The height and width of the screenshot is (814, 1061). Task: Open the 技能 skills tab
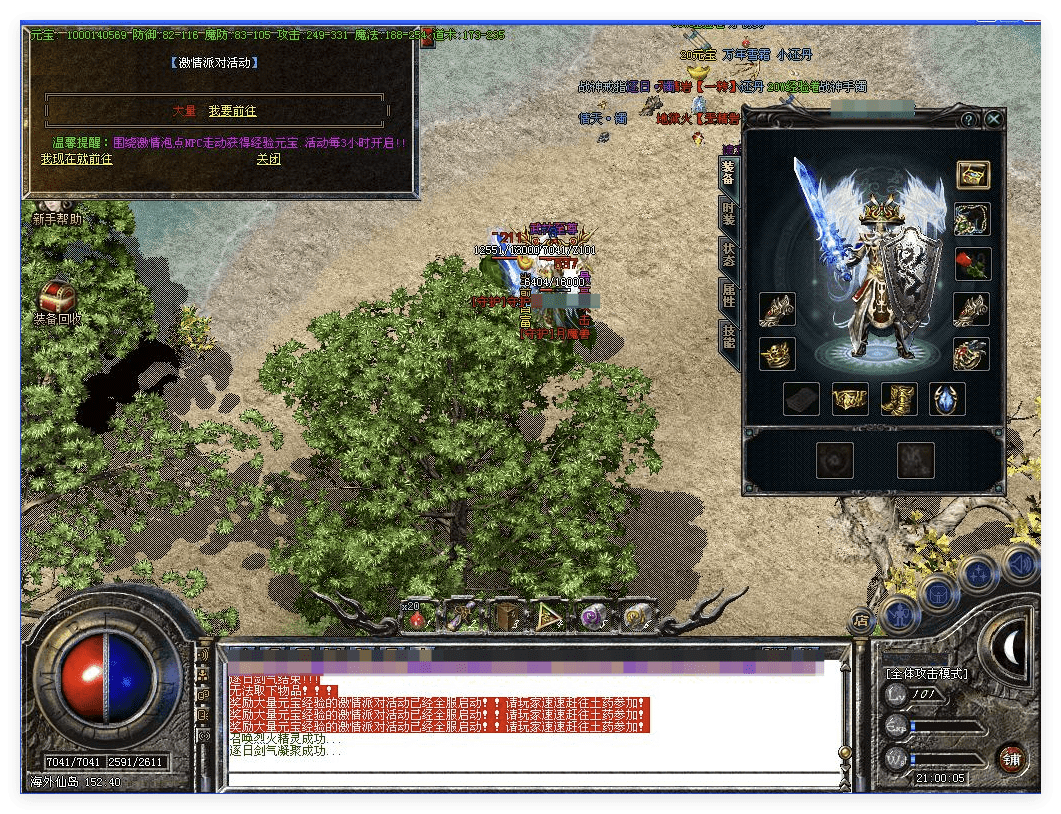pos(729,336)
